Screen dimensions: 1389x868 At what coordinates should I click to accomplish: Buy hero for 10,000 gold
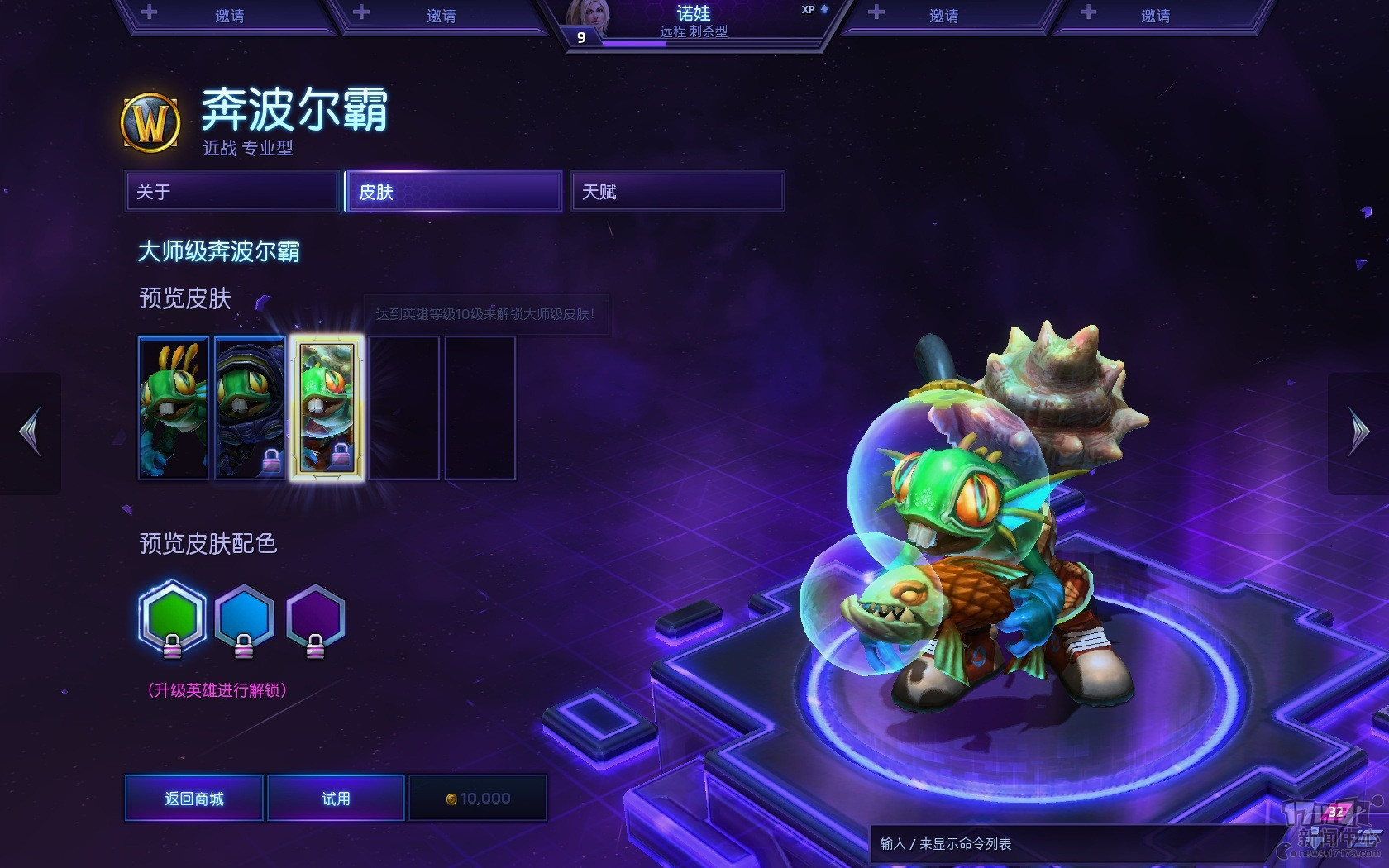[478, 798]
